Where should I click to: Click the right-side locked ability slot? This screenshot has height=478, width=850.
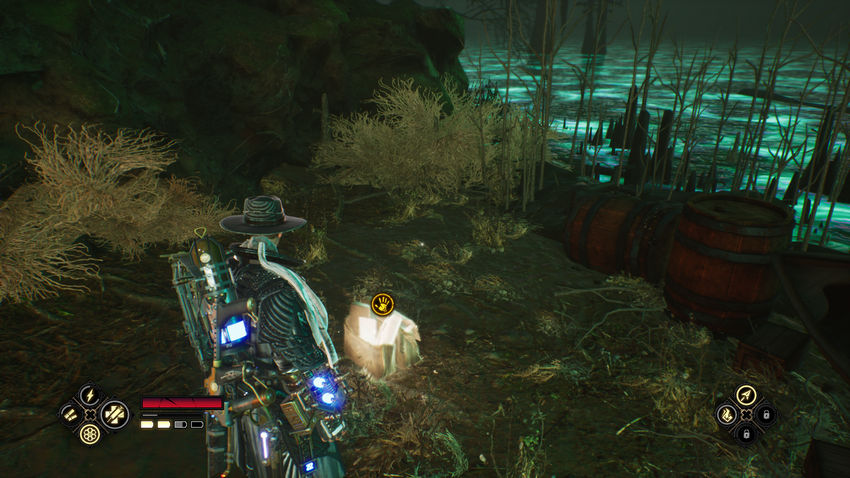pos(766,414)
